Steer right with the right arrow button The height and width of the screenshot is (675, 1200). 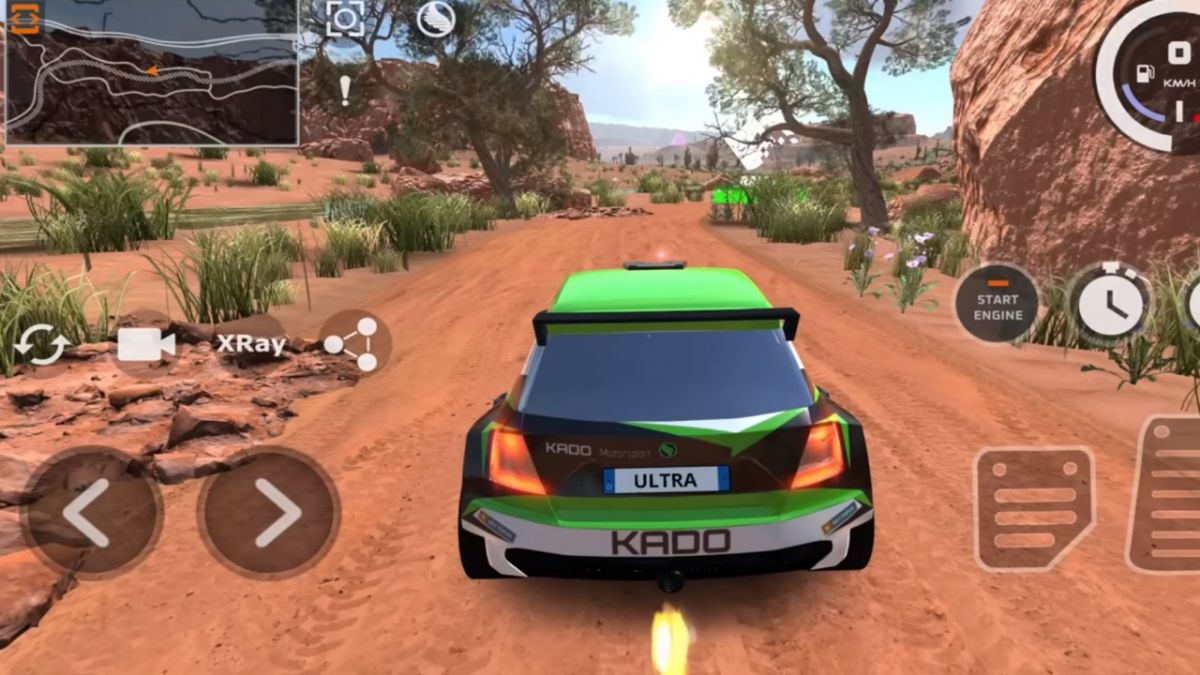point(270,512)
